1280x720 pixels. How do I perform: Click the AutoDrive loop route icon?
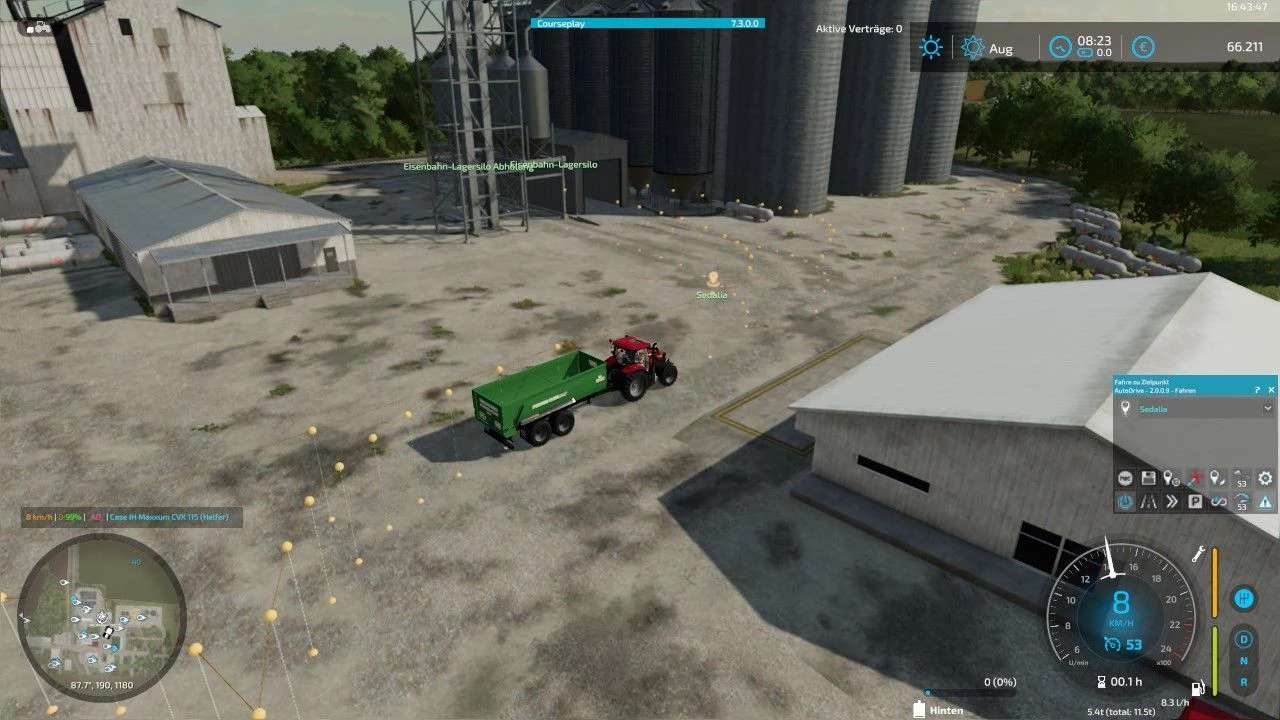[x=1216, y=501]
